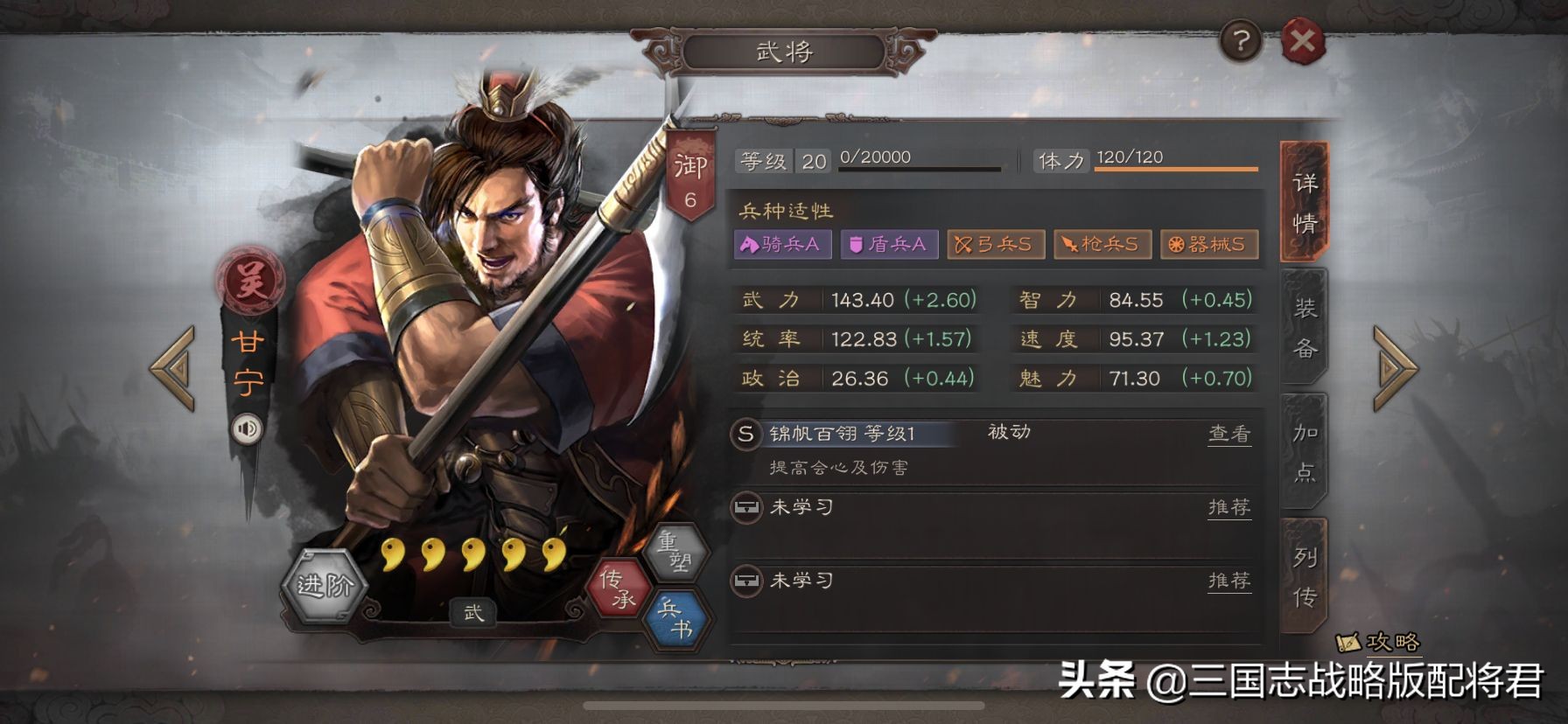Tap the 枪兵S spearman aptitude icon
The height and width of the screenshot is (724, 1568).
point(1104,245)
